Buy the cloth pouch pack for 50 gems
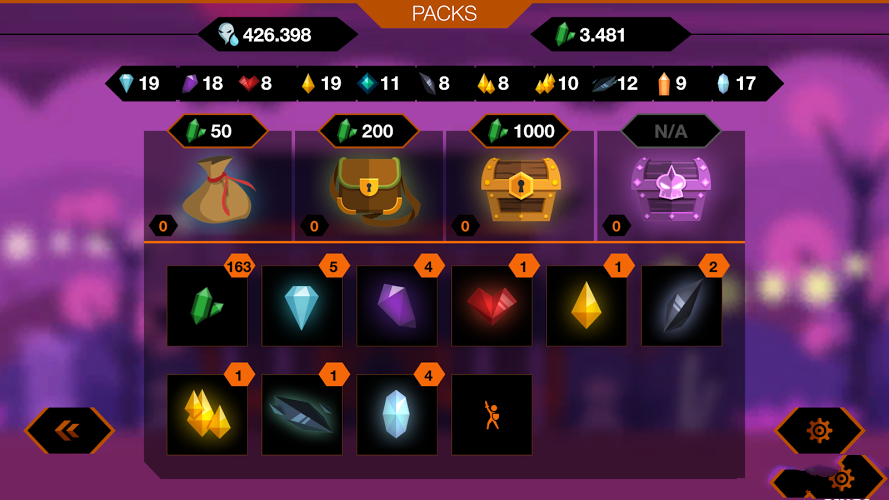This screenshot has height=500, width=889. point(219,188)
